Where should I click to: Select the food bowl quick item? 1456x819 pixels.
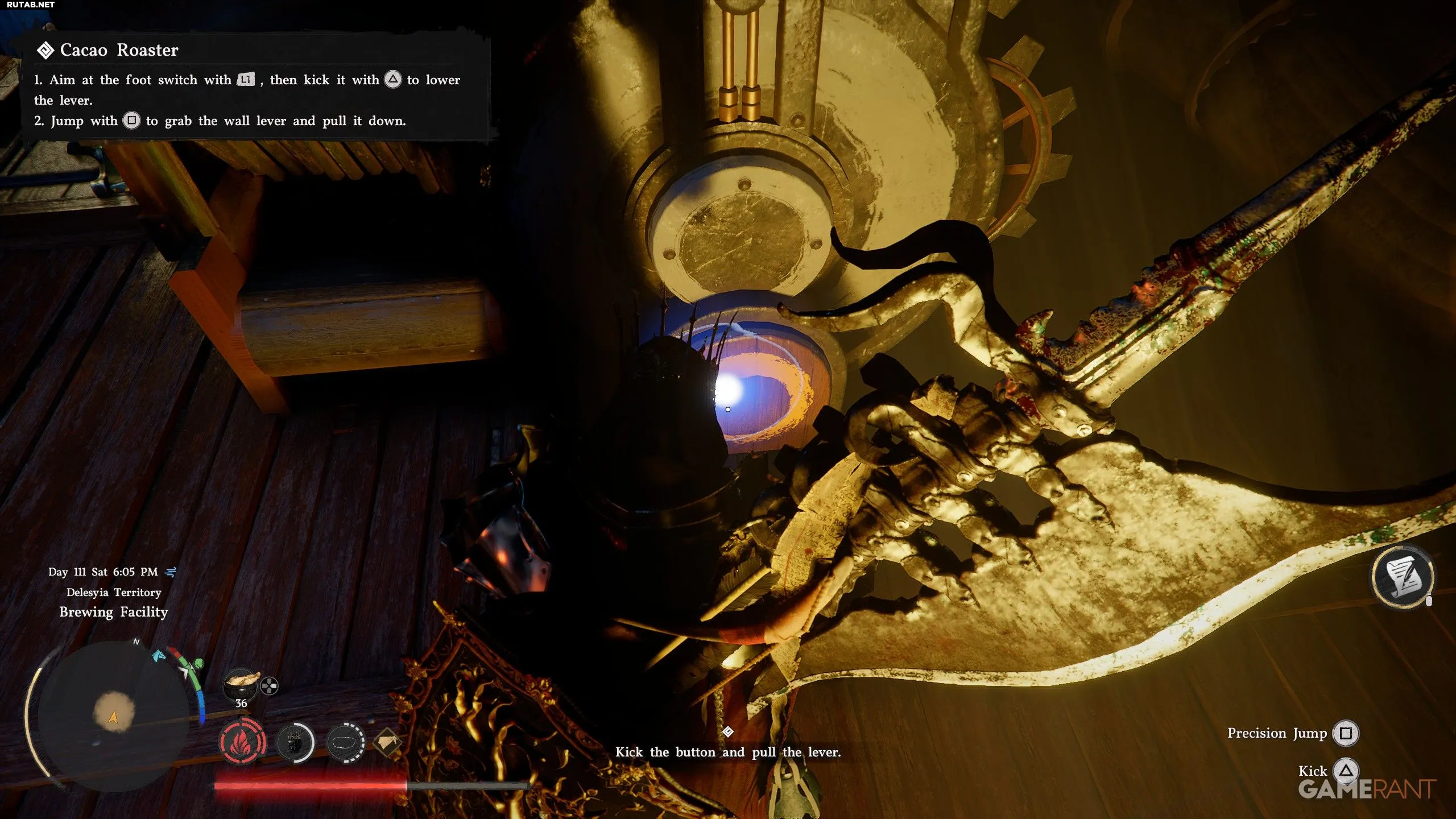(241, 683)
